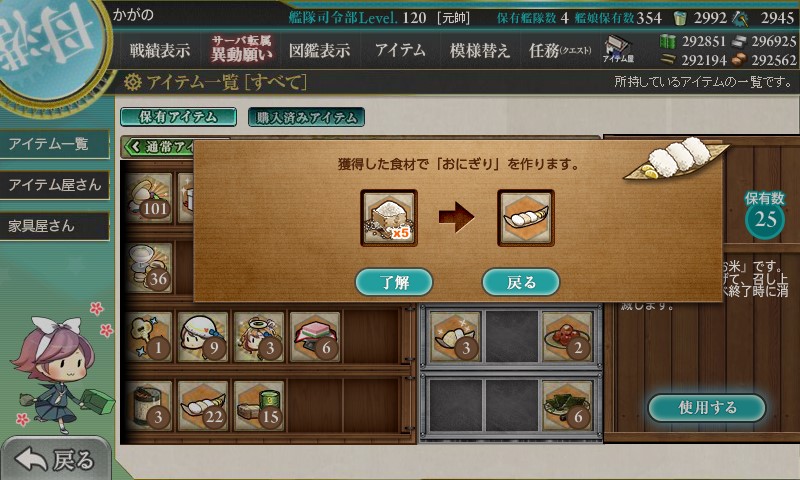
Task: Open 図鑑表示 encyclopedia menu
Action: pos(319,51)
